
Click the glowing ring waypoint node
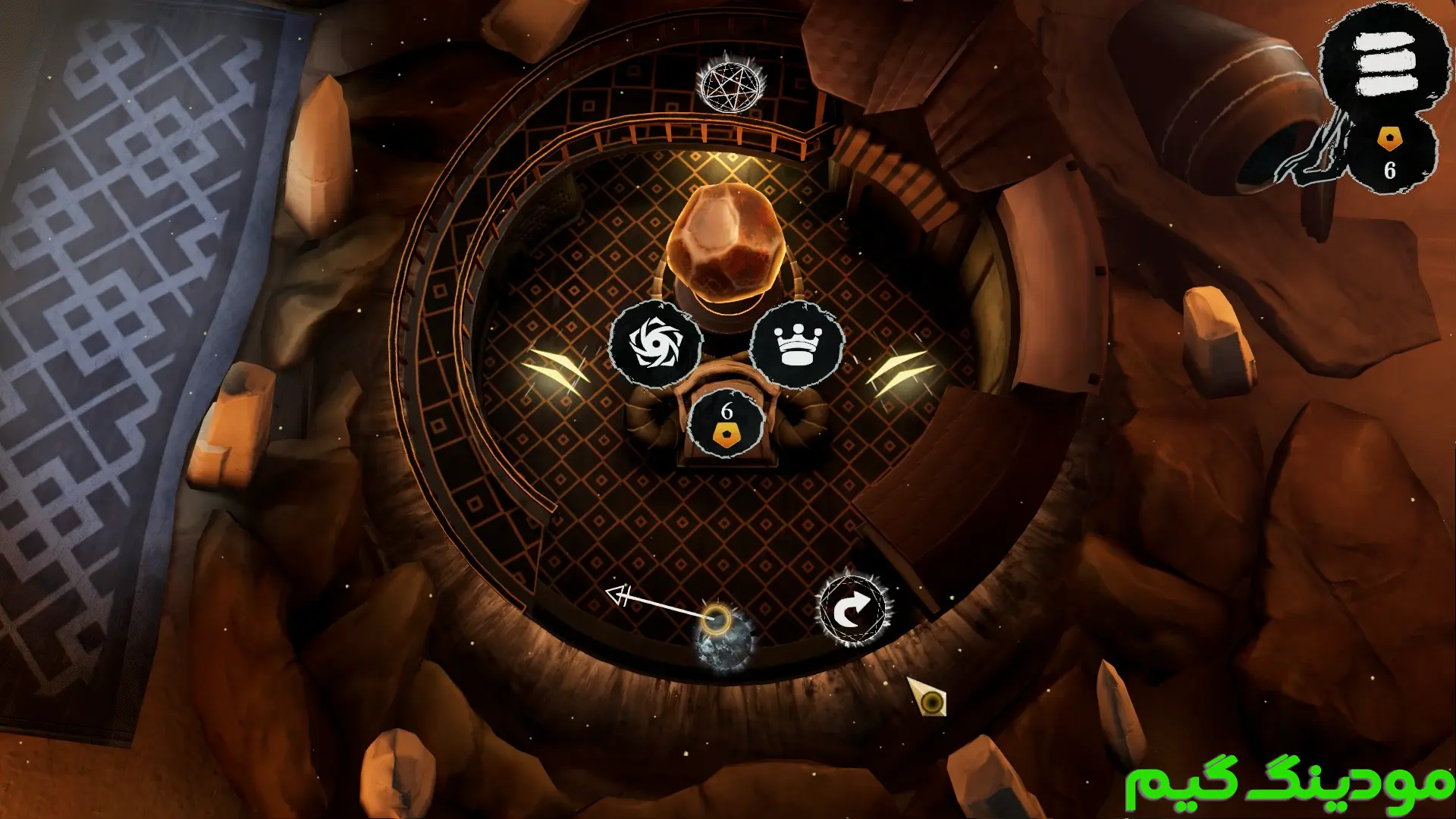point(715,620)
